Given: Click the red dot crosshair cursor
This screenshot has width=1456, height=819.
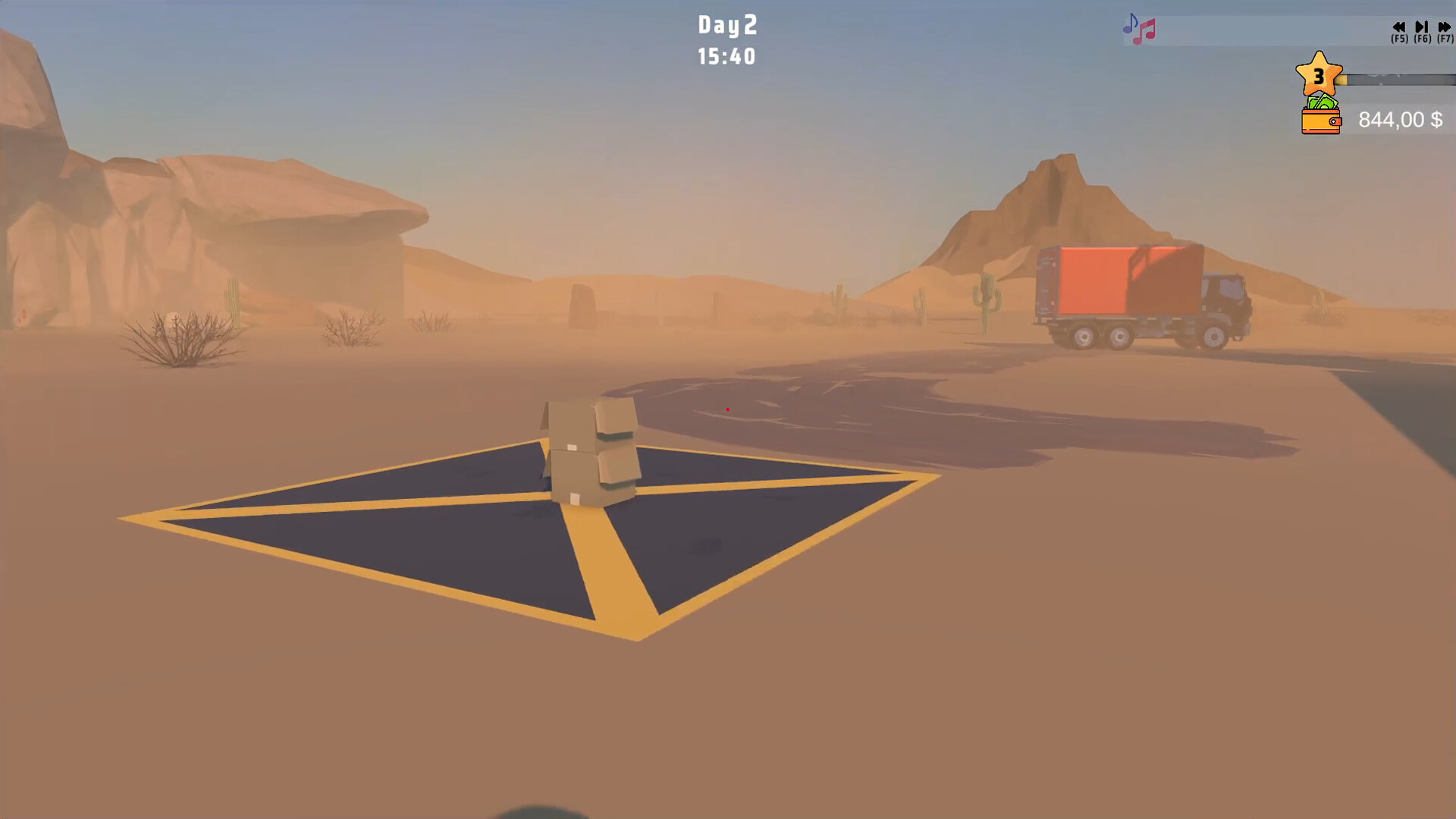Looking at the screenshot, I should [728, 409].
